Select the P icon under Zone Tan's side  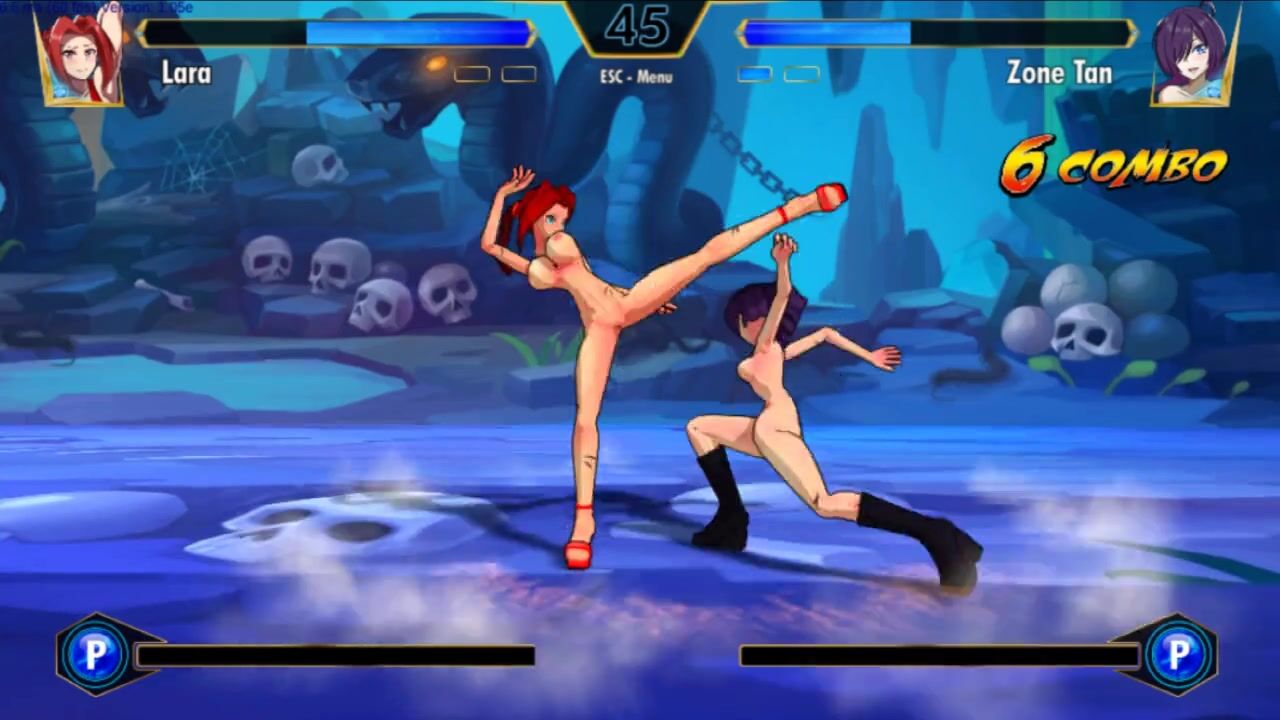click(1179, 655)
